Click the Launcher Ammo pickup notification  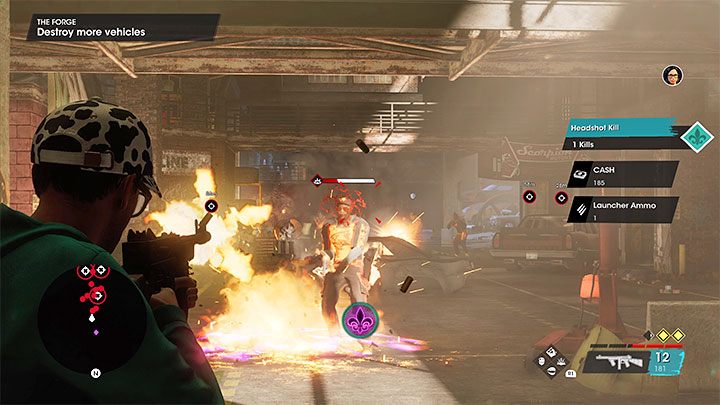pyautogui.click(x=622, y=208)
